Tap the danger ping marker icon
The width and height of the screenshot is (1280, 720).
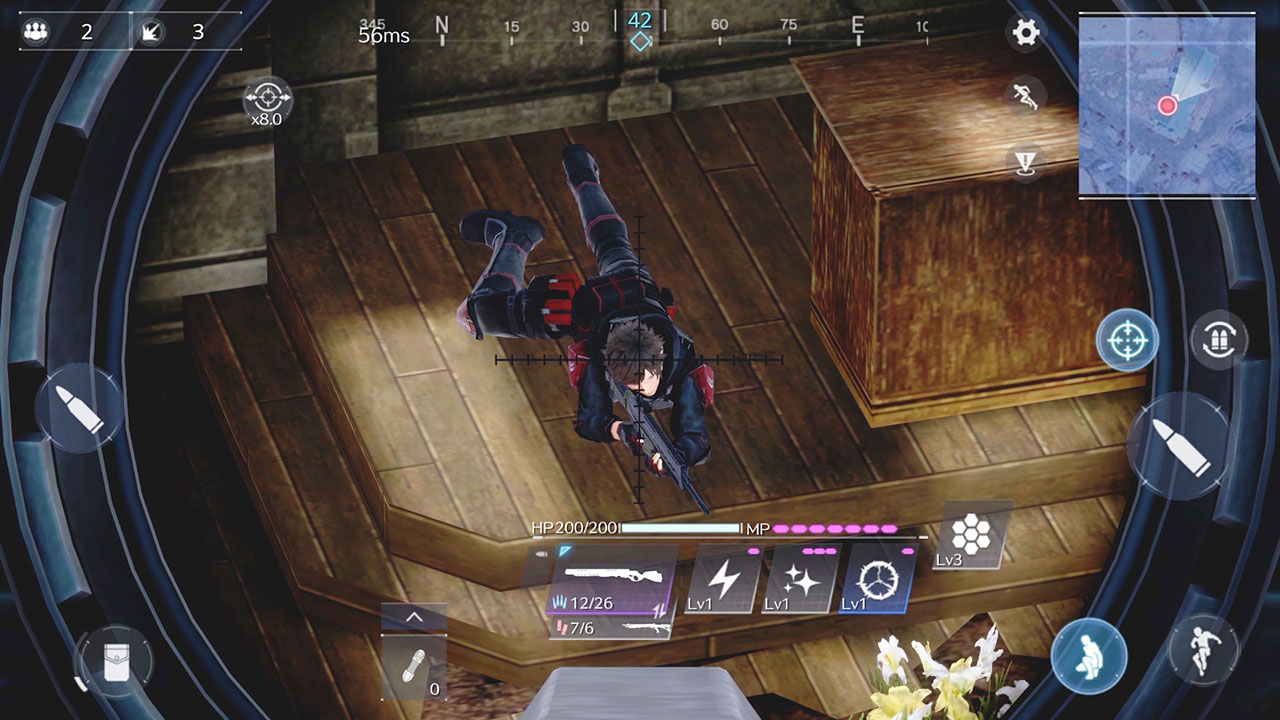click(1026, 161)
